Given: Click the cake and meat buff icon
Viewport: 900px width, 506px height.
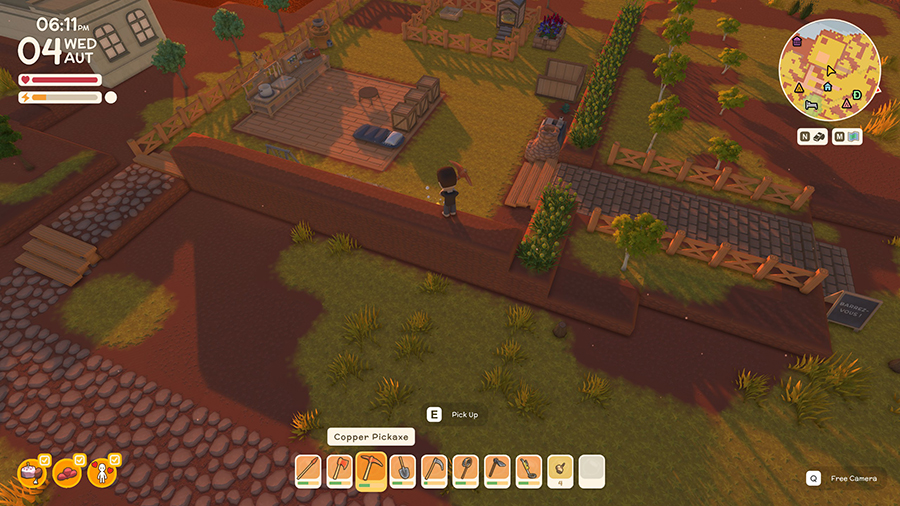Looking at the screenshot, I should 32,472.
